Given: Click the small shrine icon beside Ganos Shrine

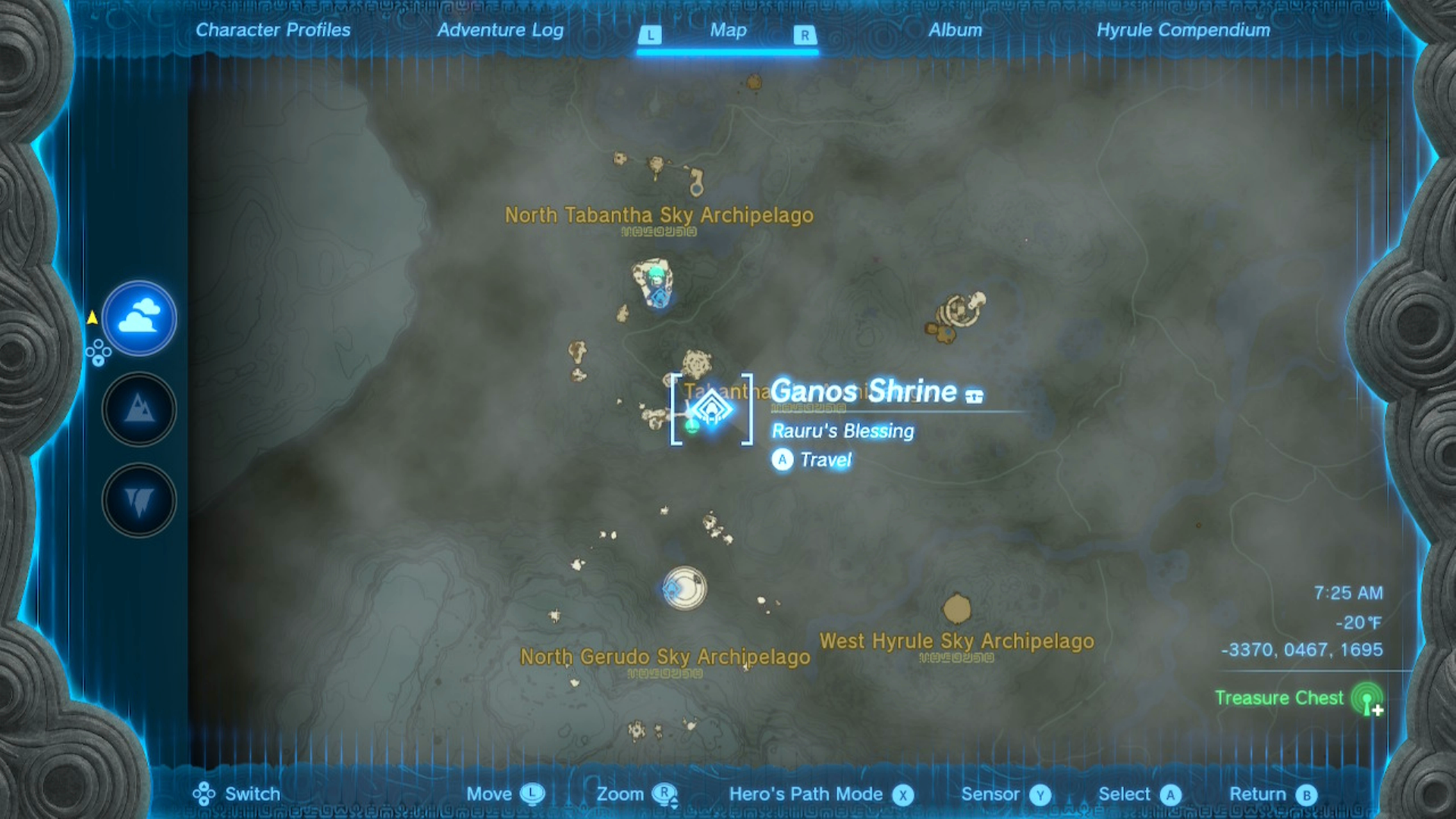Looking at the screenshot, I should pos(974,397).
